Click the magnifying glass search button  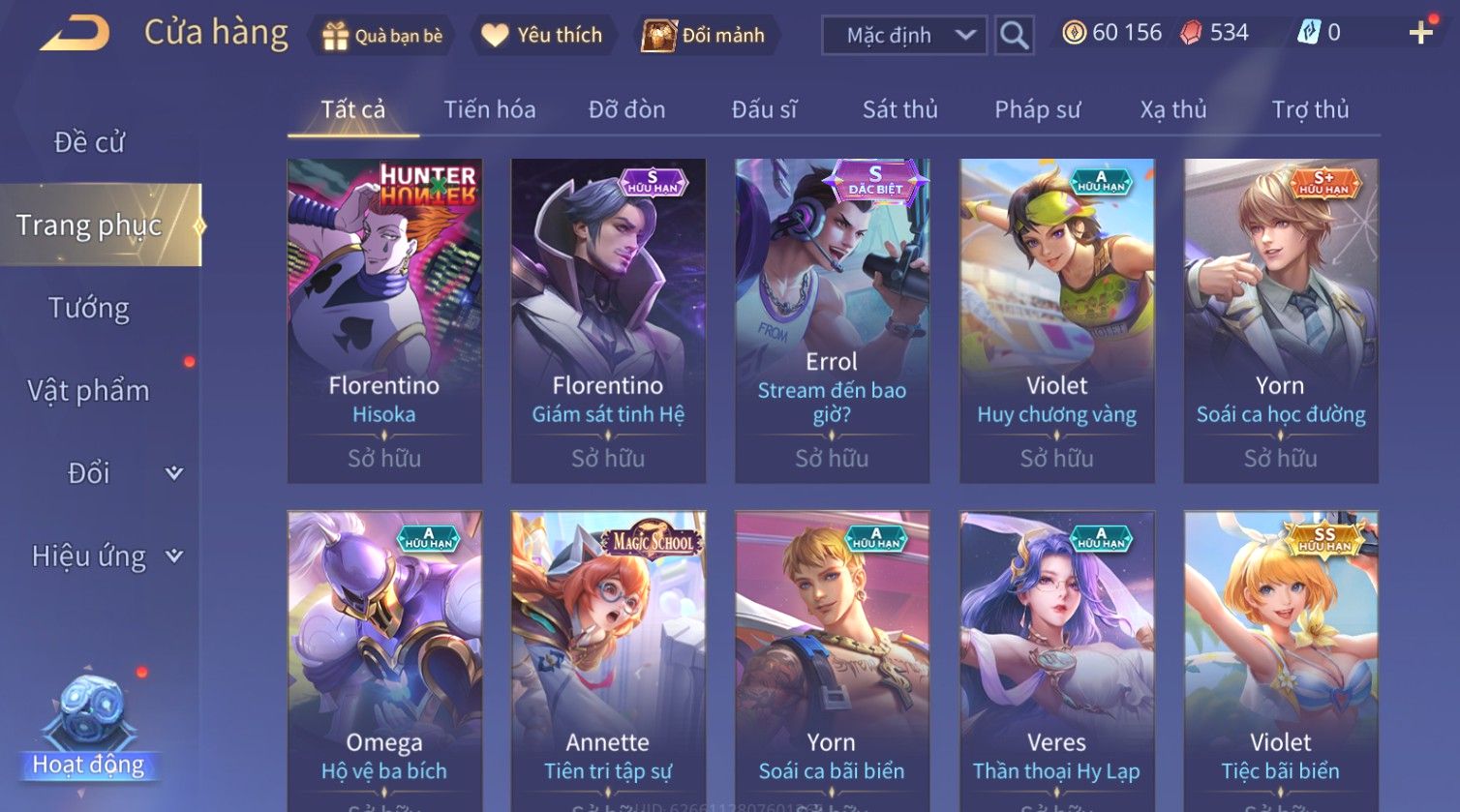tap(1014, 36)
